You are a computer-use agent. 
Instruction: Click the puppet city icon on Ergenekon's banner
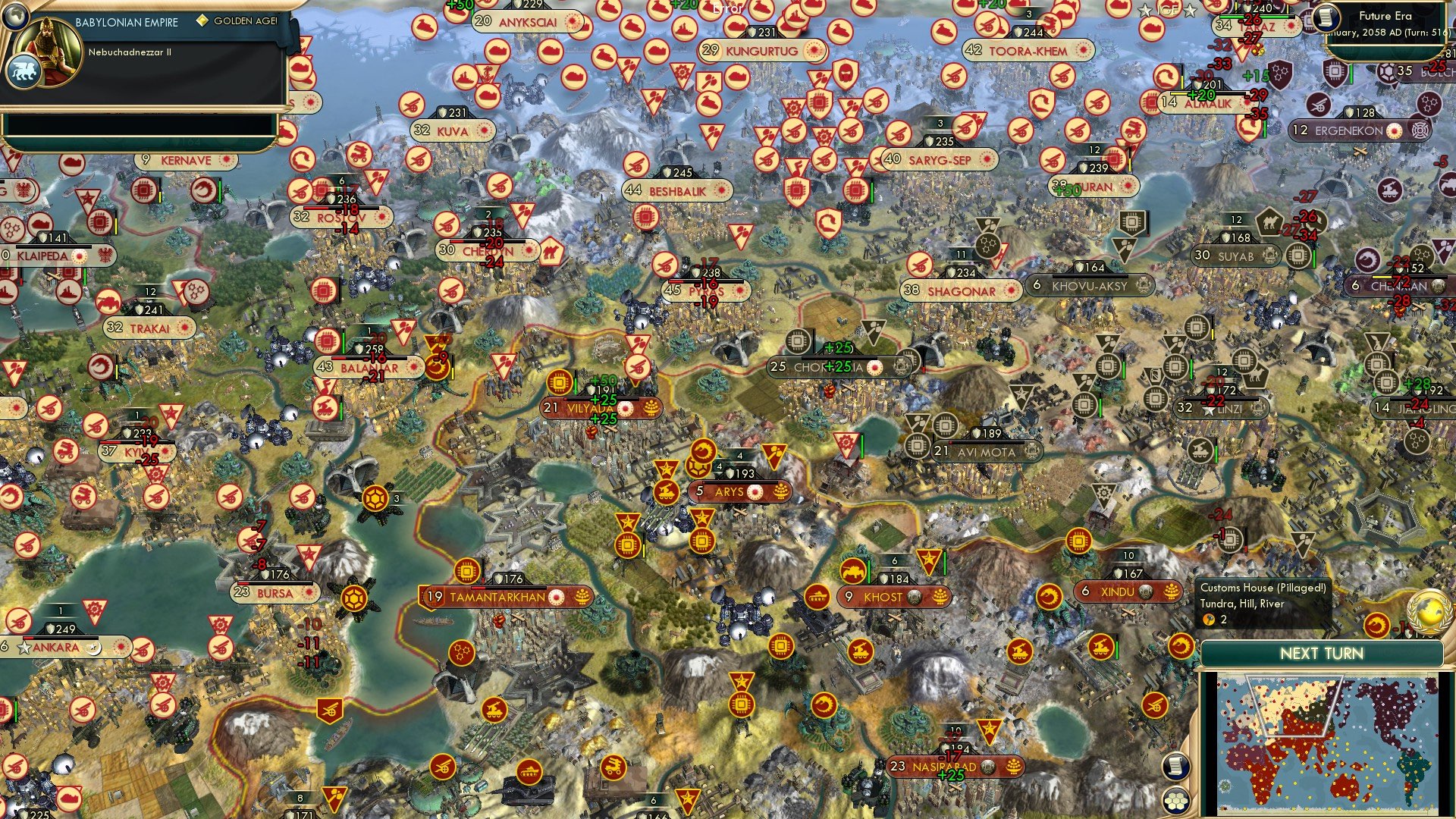pyautogui.click(x=1420, y=130)
